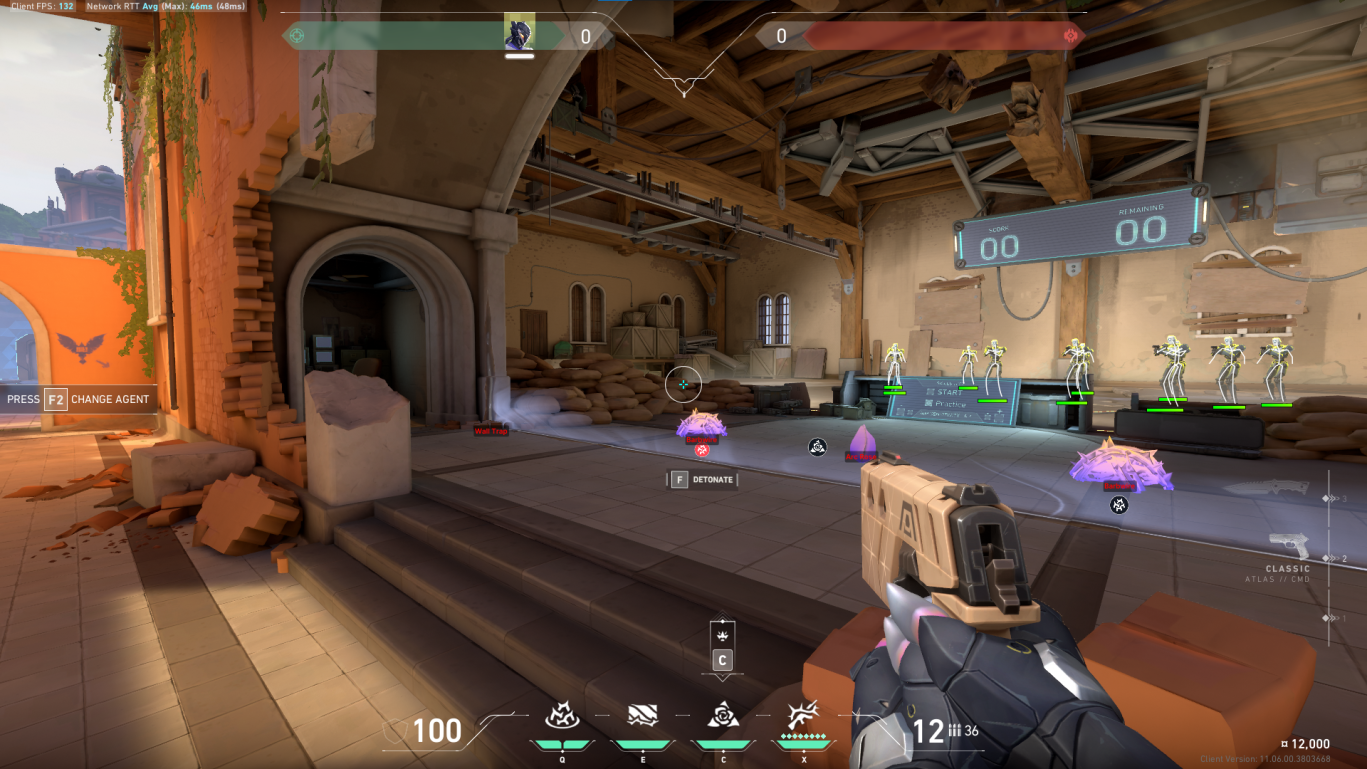The image size is (1367, 769).
Task: Activate the Arc Rose ability icon
Action: (x=721, y=716)
